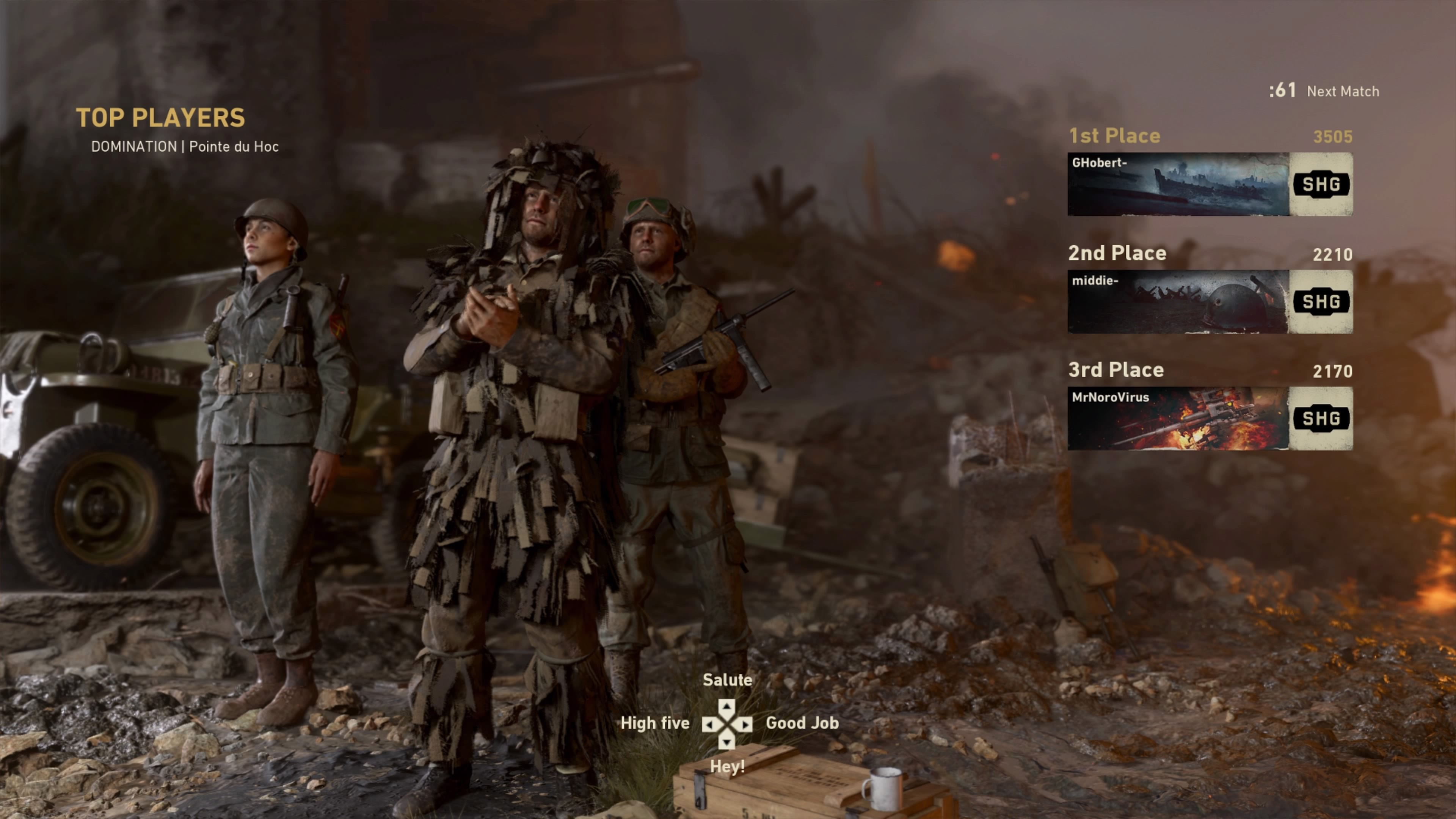Pick the Salute emote option

[727, 680]
